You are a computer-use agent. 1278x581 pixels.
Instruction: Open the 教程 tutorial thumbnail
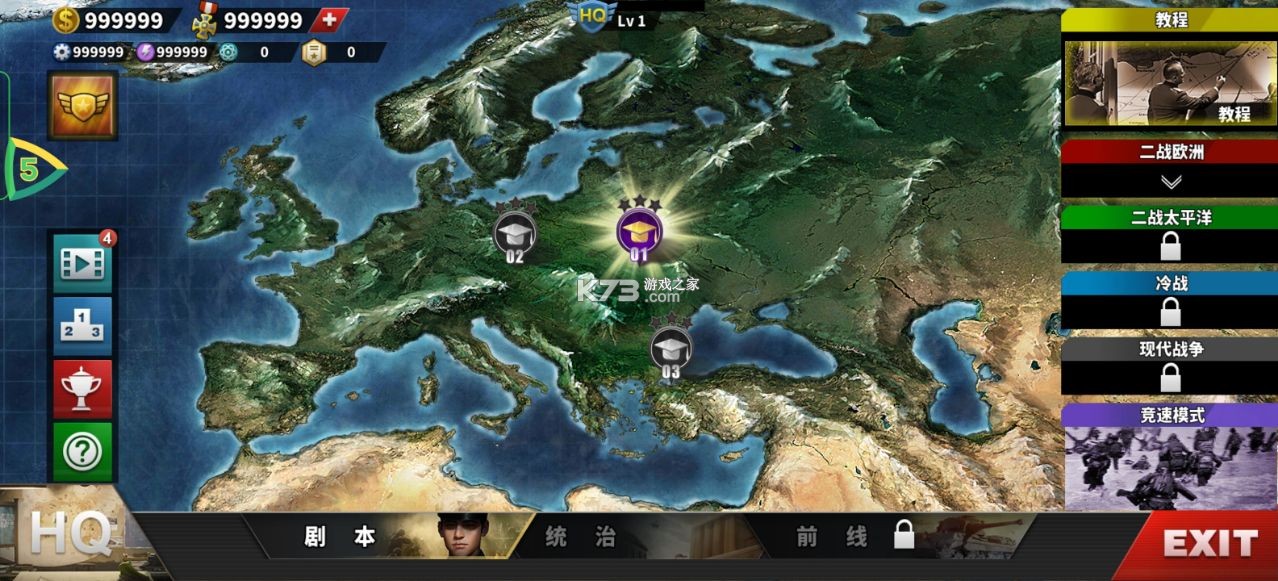coord(1170,83)
